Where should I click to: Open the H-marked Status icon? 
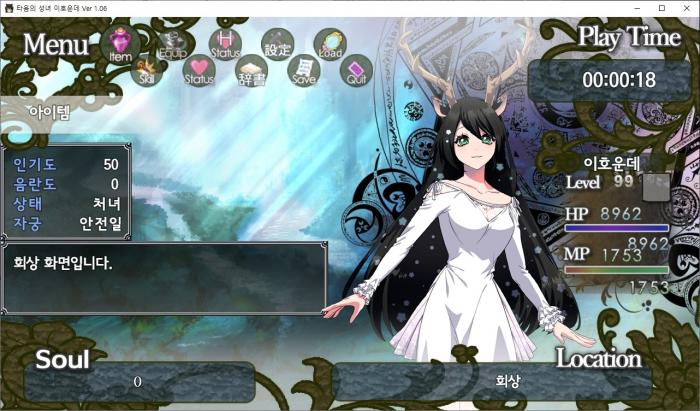pos(225,44)
